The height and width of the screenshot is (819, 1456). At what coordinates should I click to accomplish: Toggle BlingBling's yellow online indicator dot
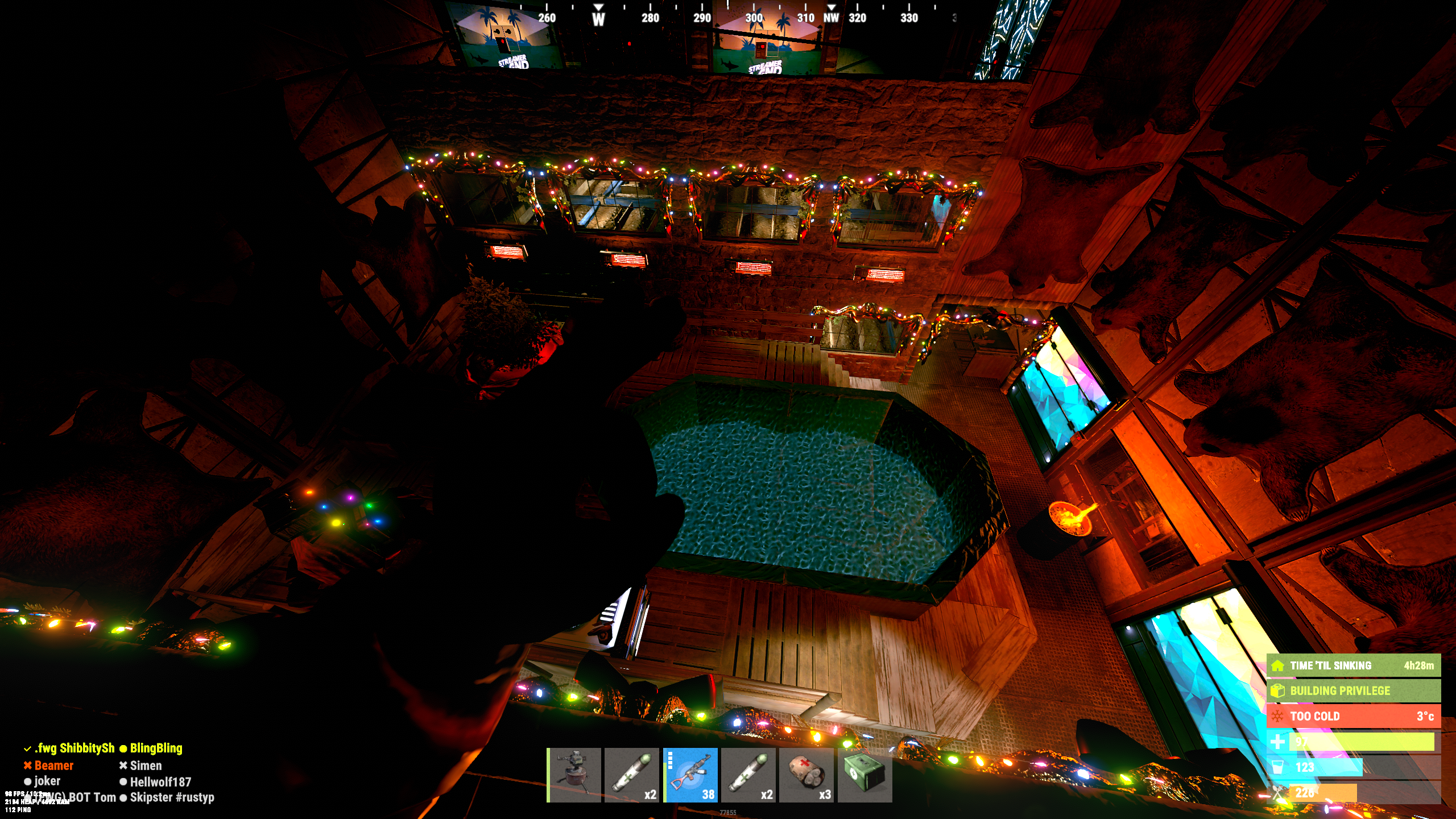click(124, 749)
